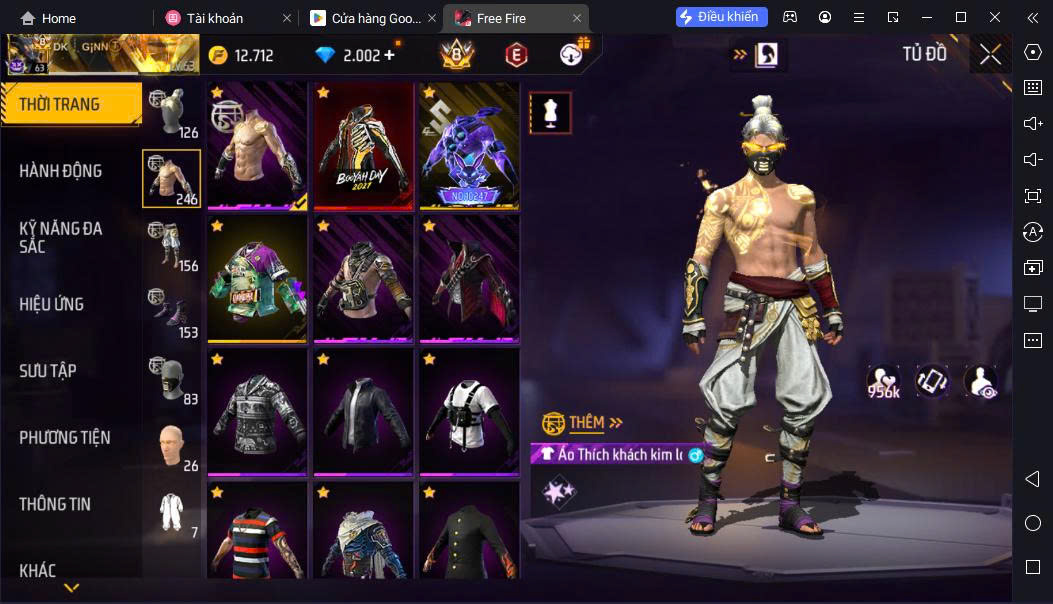This screenshot has width=1053, height=604.
Task: Pick the red and black striped shirt
Action: pos(257,530)
